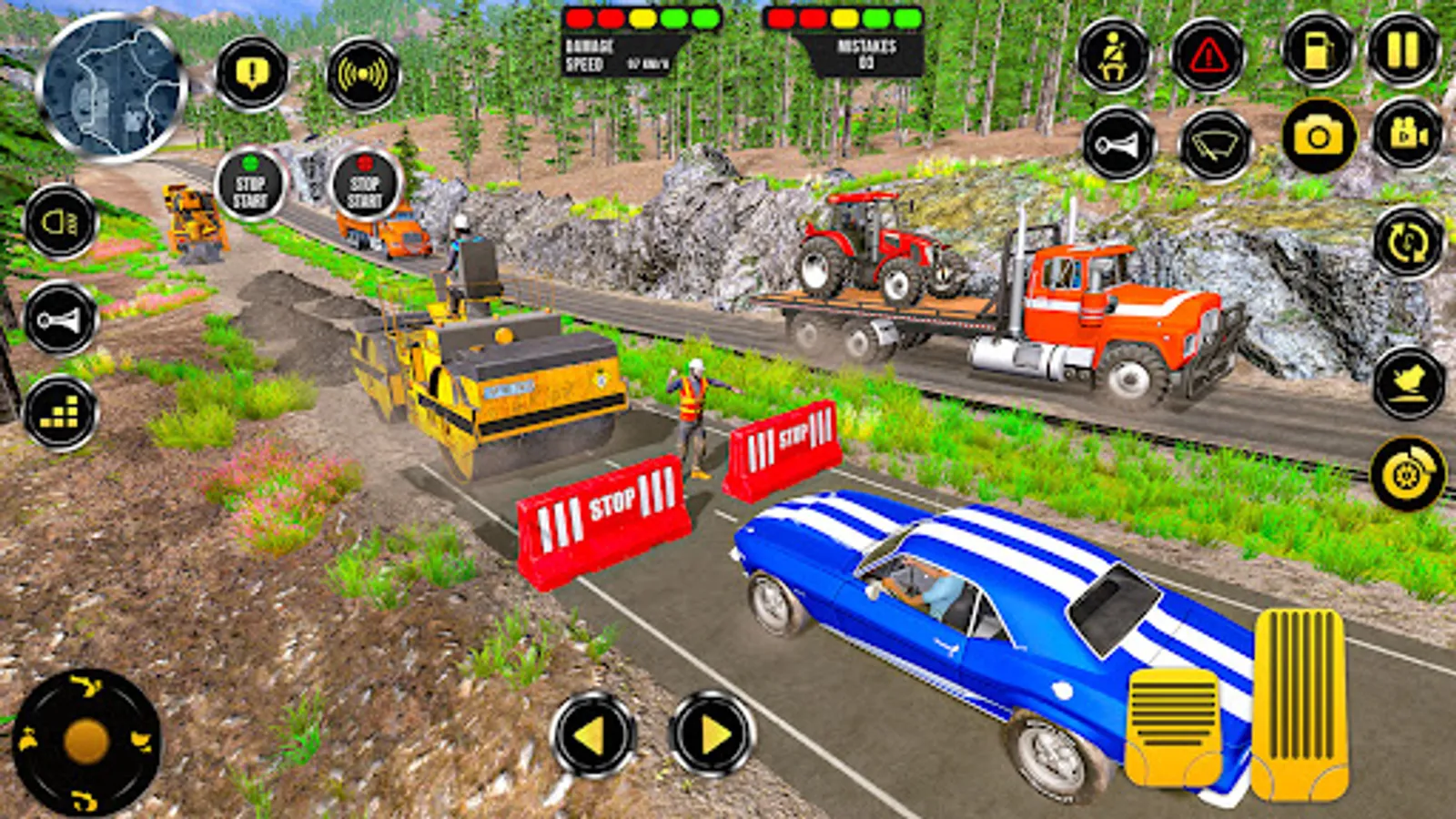This screenshot has width=1456, height=819.
Task: Click the circular yellow arrows button
Action: point(1409,242)
